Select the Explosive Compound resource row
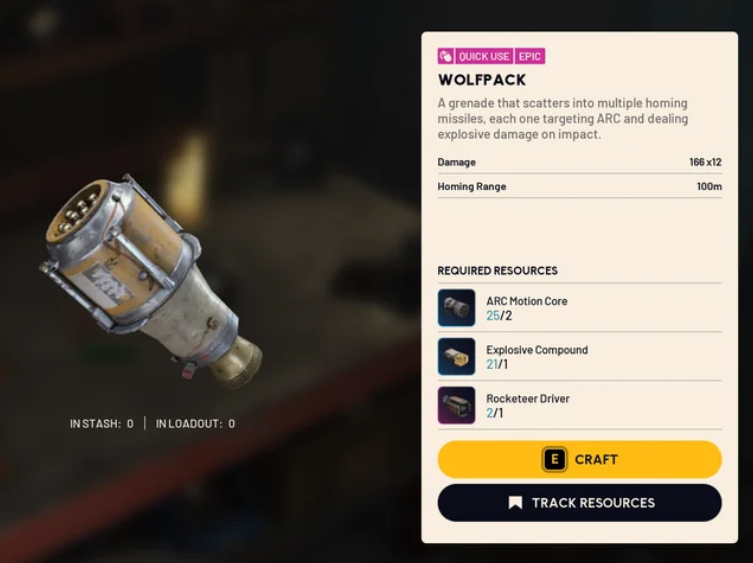 [579, 357]
